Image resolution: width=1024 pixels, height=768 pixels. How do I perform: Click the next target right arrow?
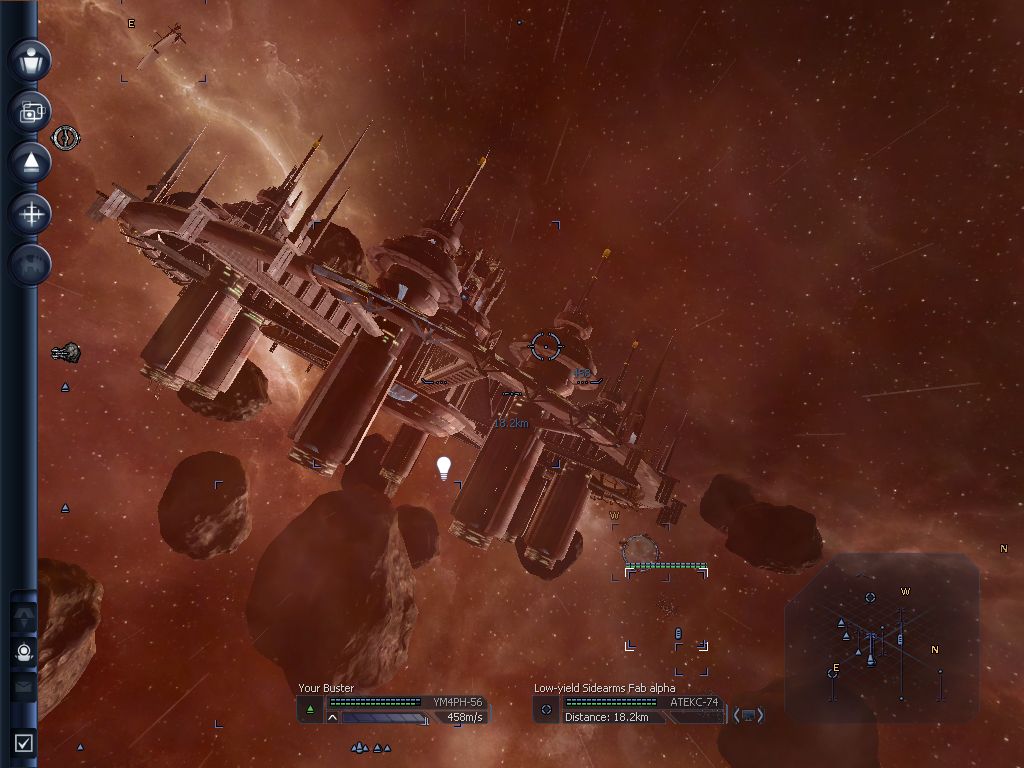point(761,715)
